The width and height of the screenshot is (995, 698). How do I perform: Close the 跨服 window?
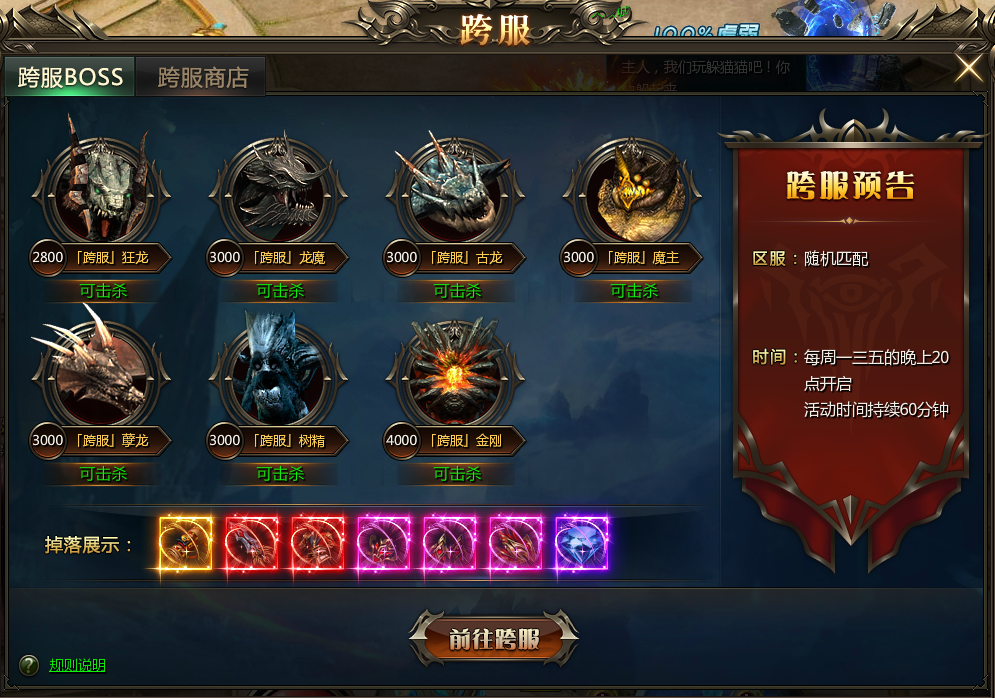[x=968, y=68]
